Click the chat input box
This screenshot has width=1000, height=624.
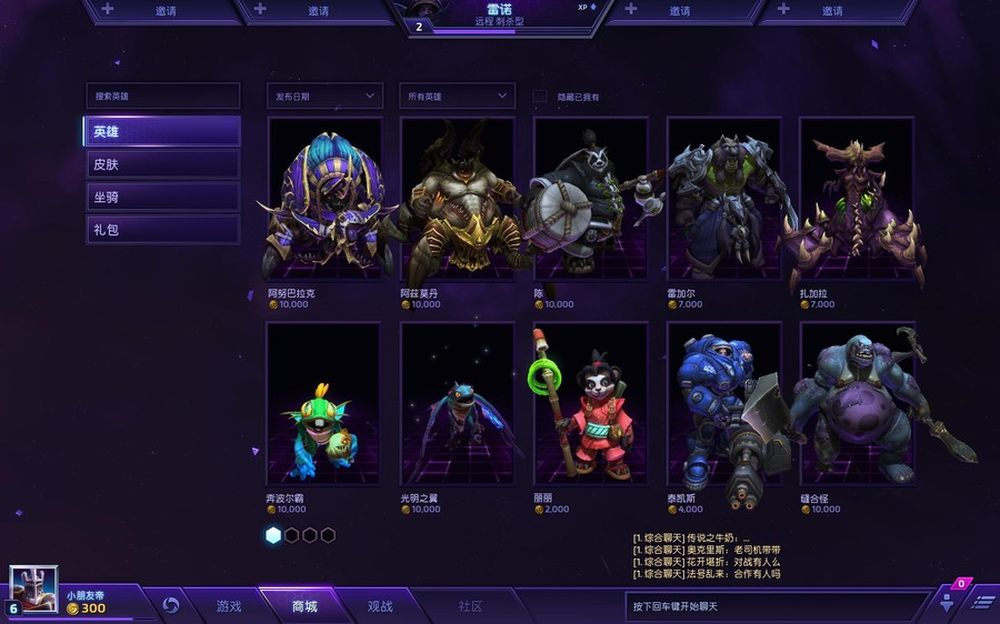(775, 606)
